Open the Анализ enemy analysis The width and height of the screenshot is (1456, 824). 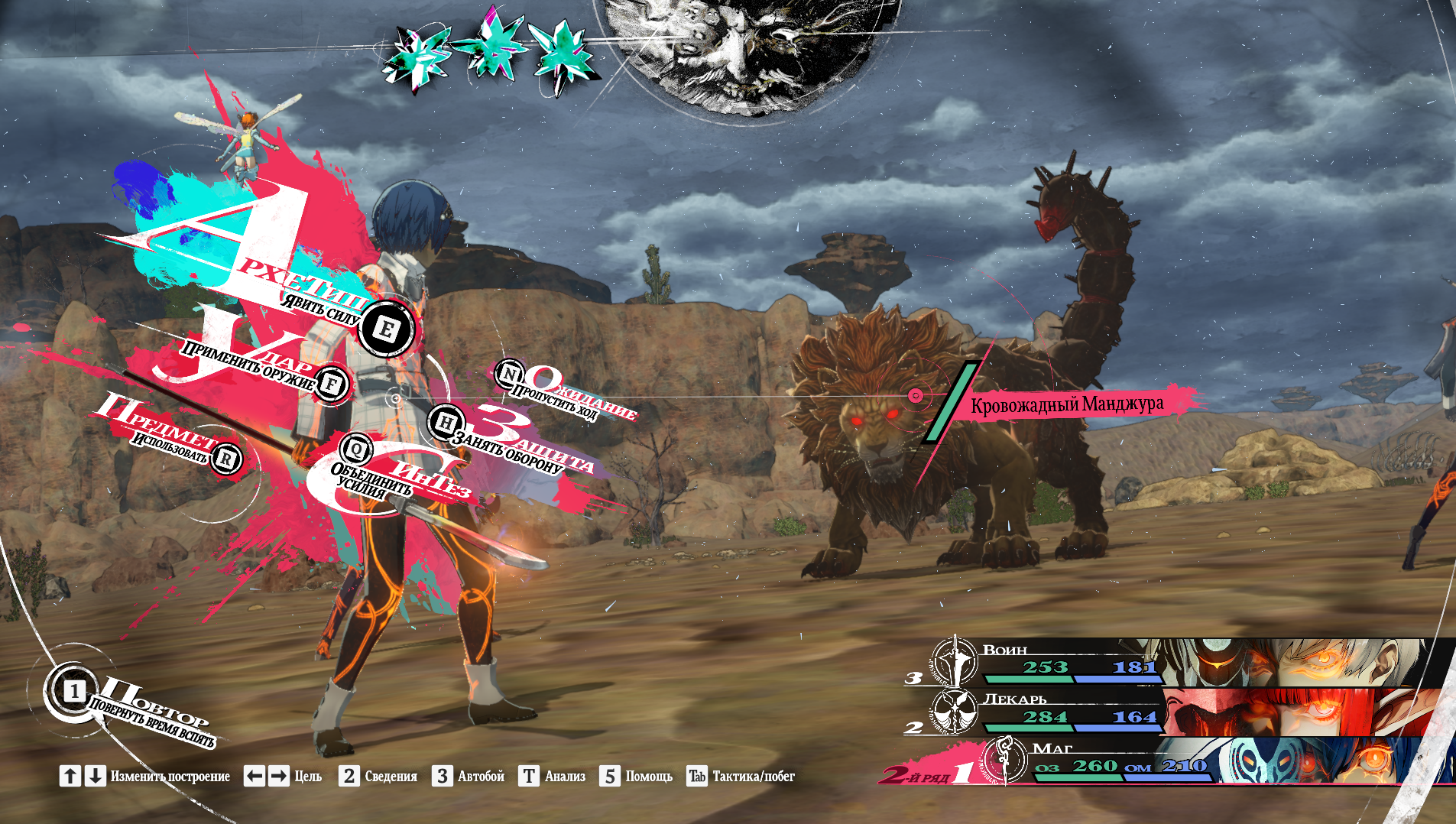(x=553, y=777)
